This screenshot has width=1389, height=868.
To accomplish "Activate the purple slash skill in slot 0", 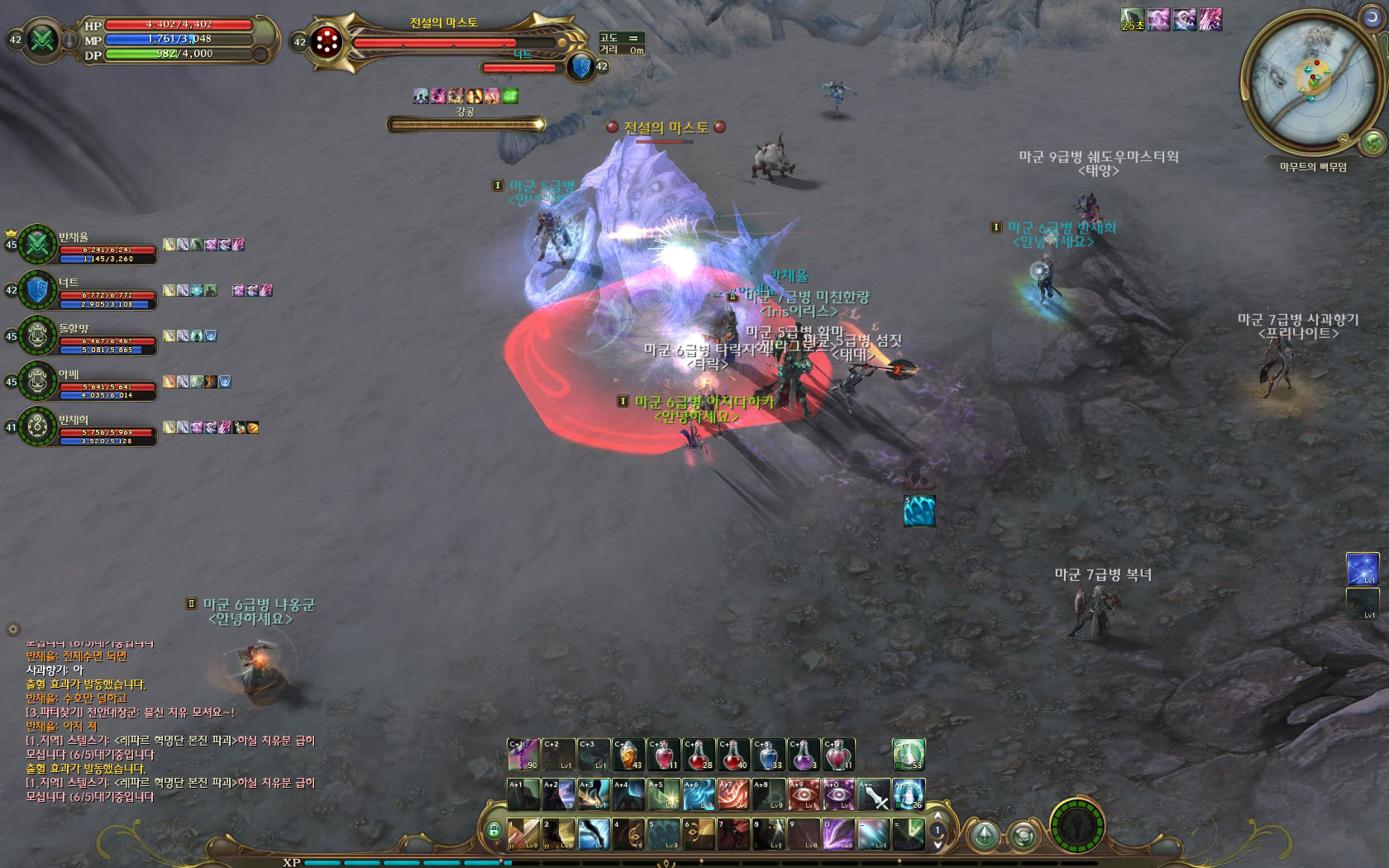I will pyautogui.click(x=838, y=834).
